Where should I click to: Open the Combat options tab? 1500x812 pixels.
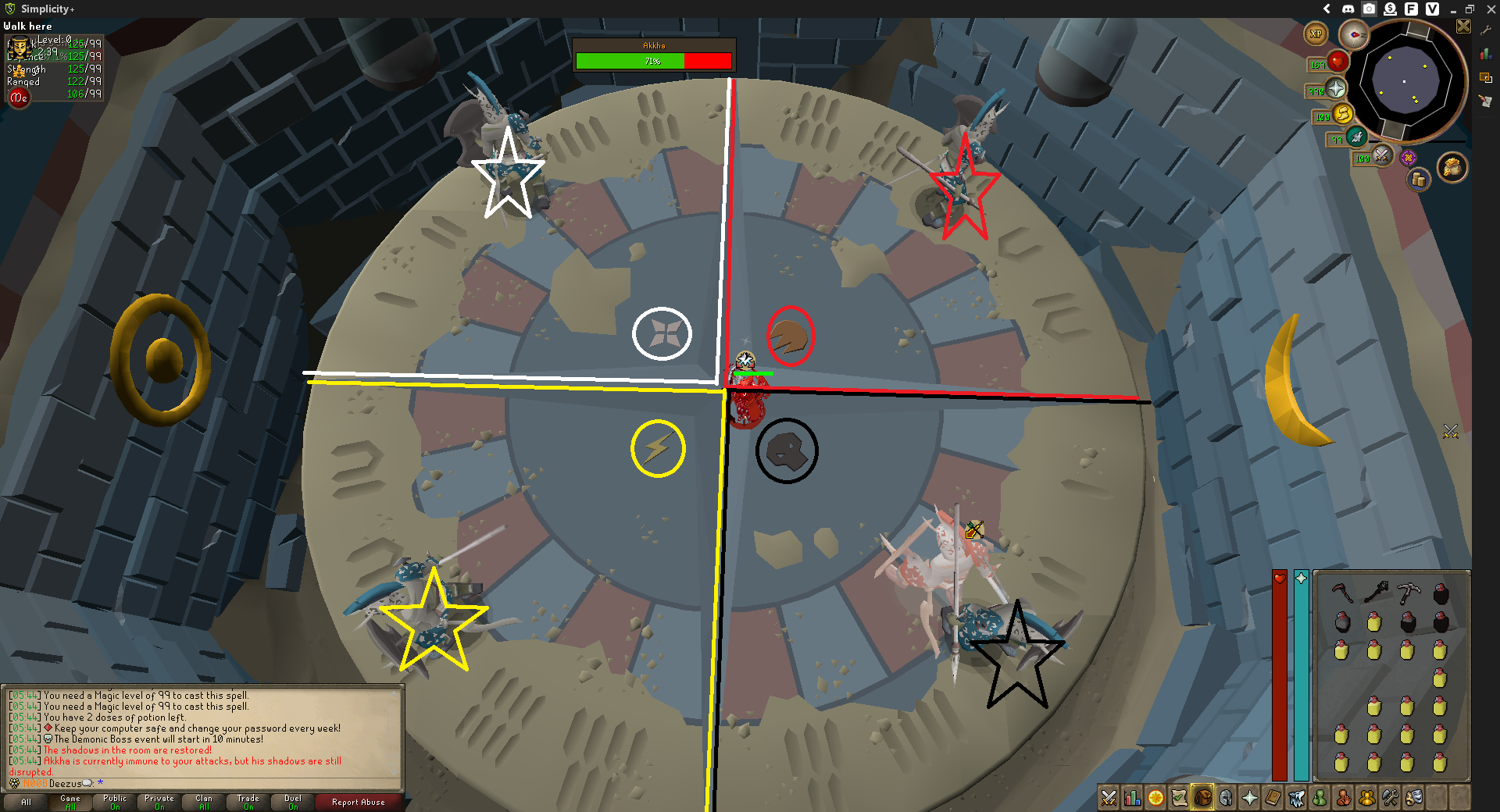[x=1108, y=799]
